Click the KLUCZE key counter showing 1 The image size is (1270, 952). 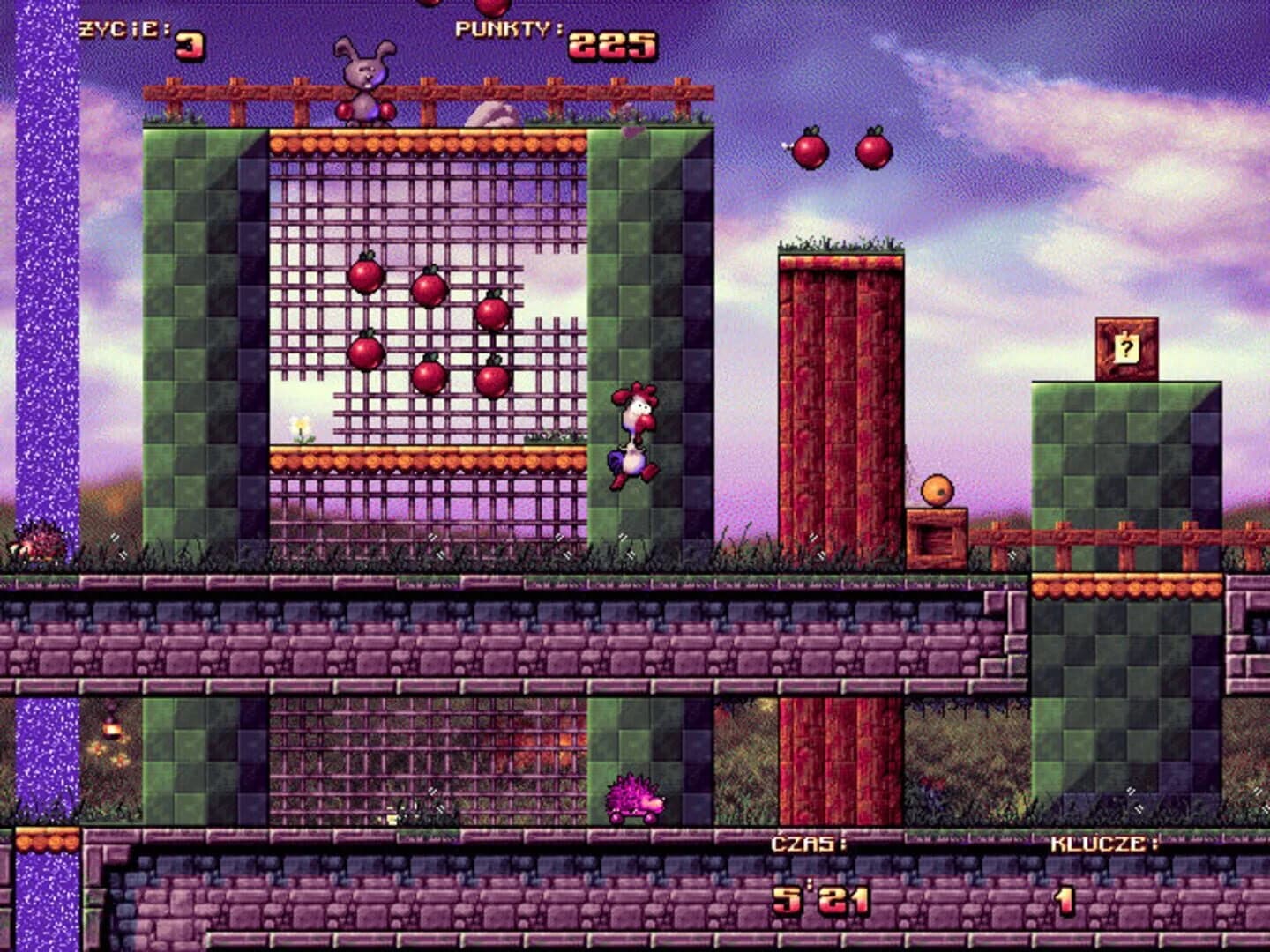point(1063,901)
